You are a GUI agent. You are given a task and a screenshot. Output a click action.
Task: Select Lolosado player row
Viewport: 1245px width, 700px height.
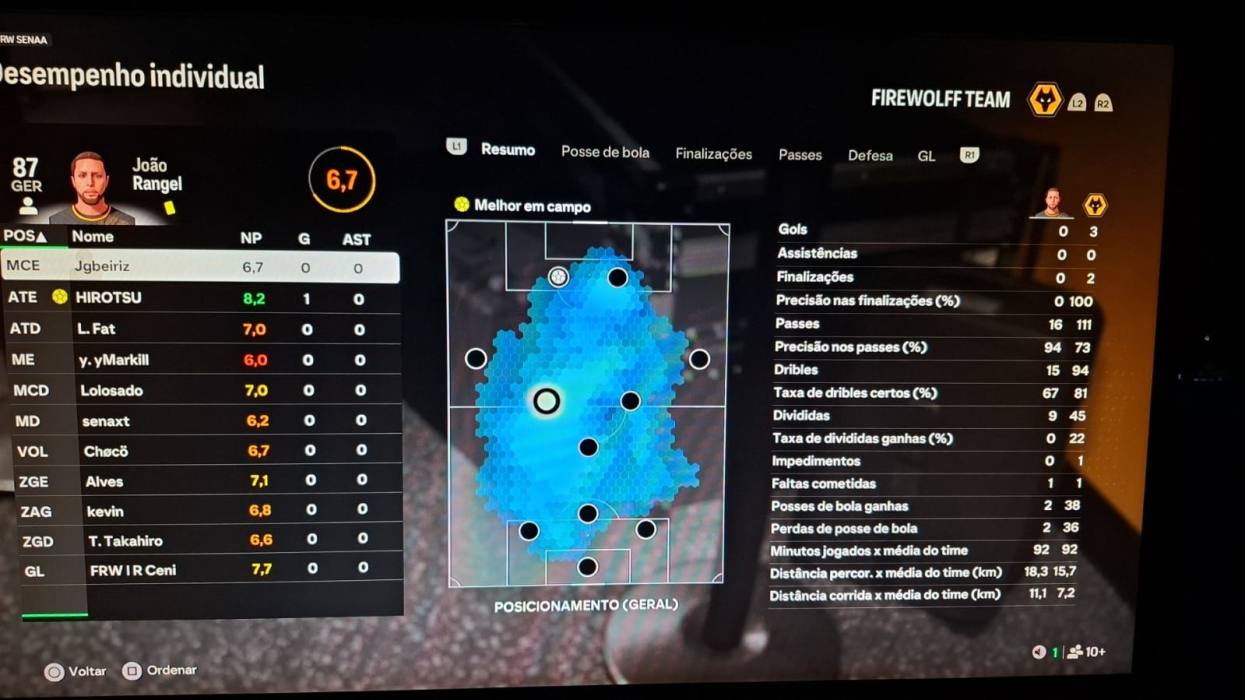(200, 390)
